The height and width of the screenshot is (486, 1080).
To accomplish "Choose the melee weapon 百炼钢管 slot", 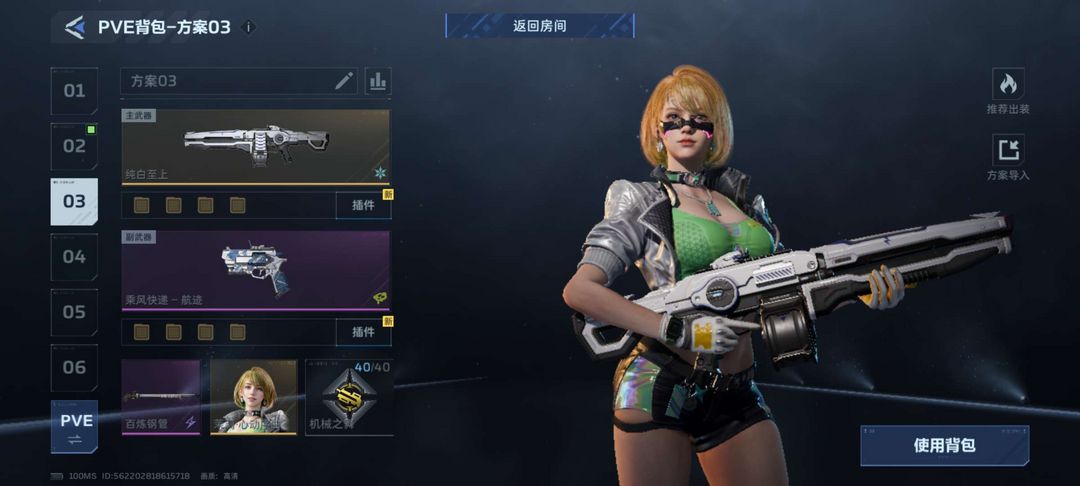I will point(160,397).
